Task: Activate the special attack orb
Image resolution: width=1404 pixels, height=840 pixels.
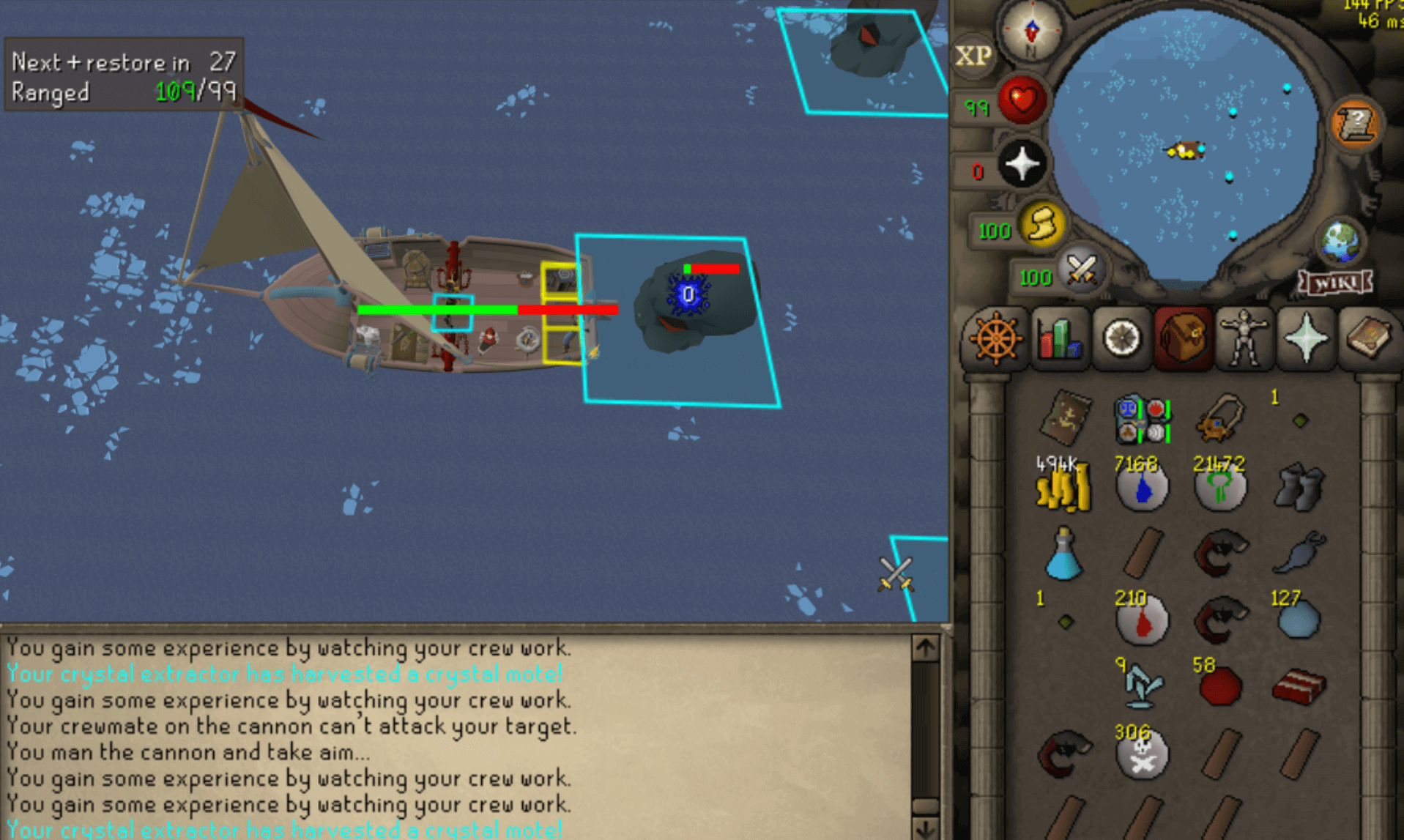Action: point(1080,270)
